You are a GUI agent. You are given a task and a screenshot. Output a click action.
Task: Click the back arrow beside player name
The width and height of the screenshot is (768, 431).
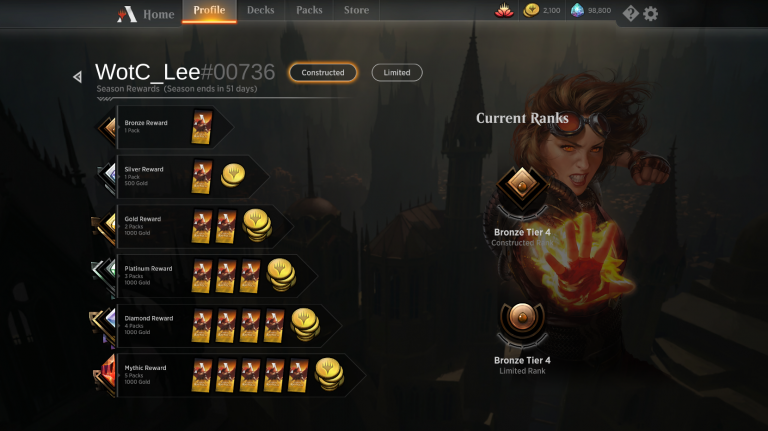click(x=77, y=76)
